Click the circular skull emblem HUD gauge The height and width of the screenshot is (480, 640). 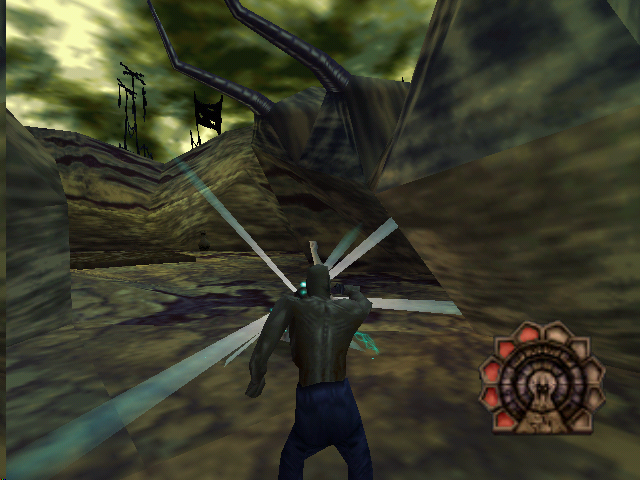541,379
